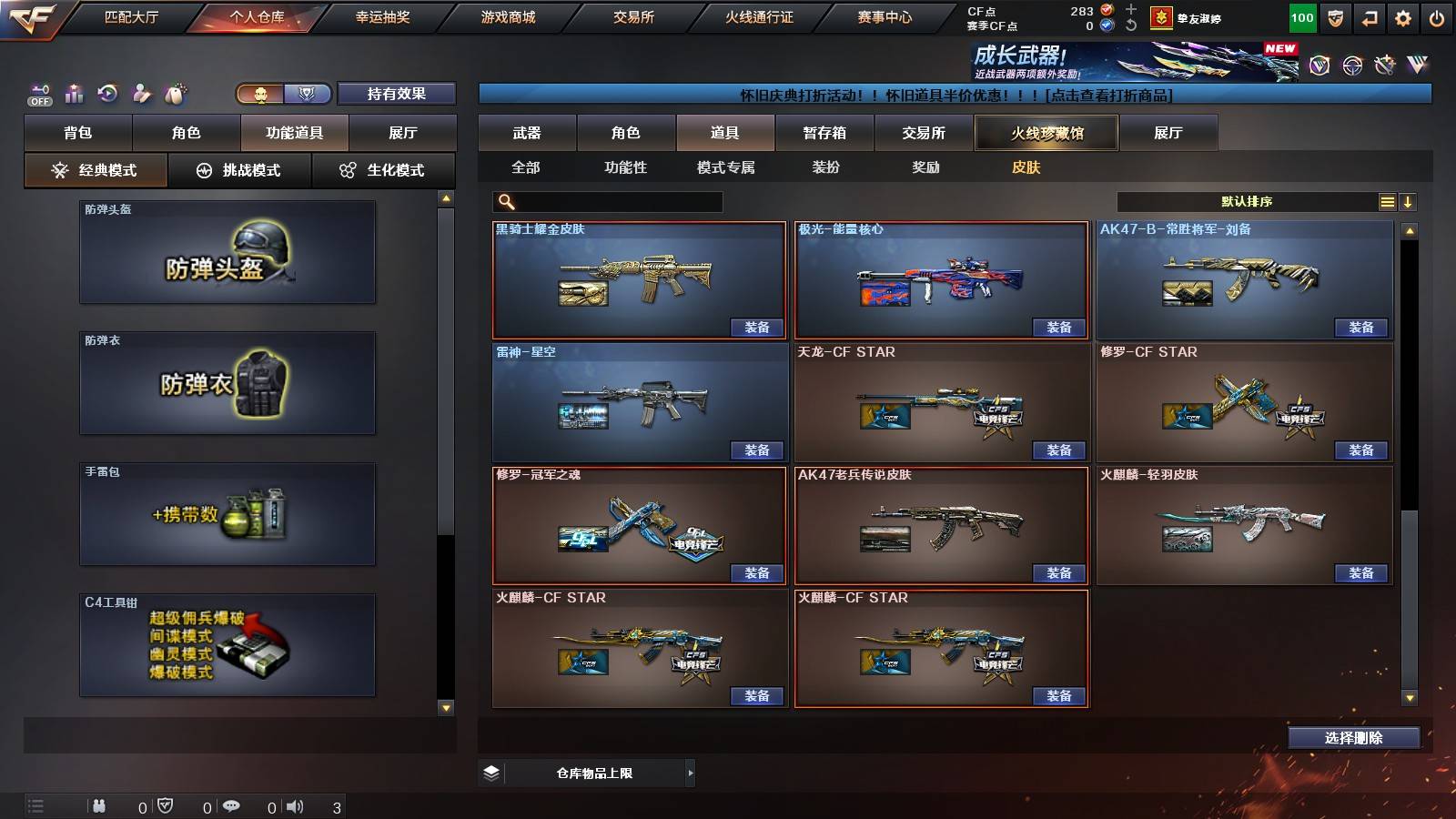The width and height of the screenshot is (1456, 819).
Task: Toggle the key switch labeled OFF
Action: click(38, 93)
